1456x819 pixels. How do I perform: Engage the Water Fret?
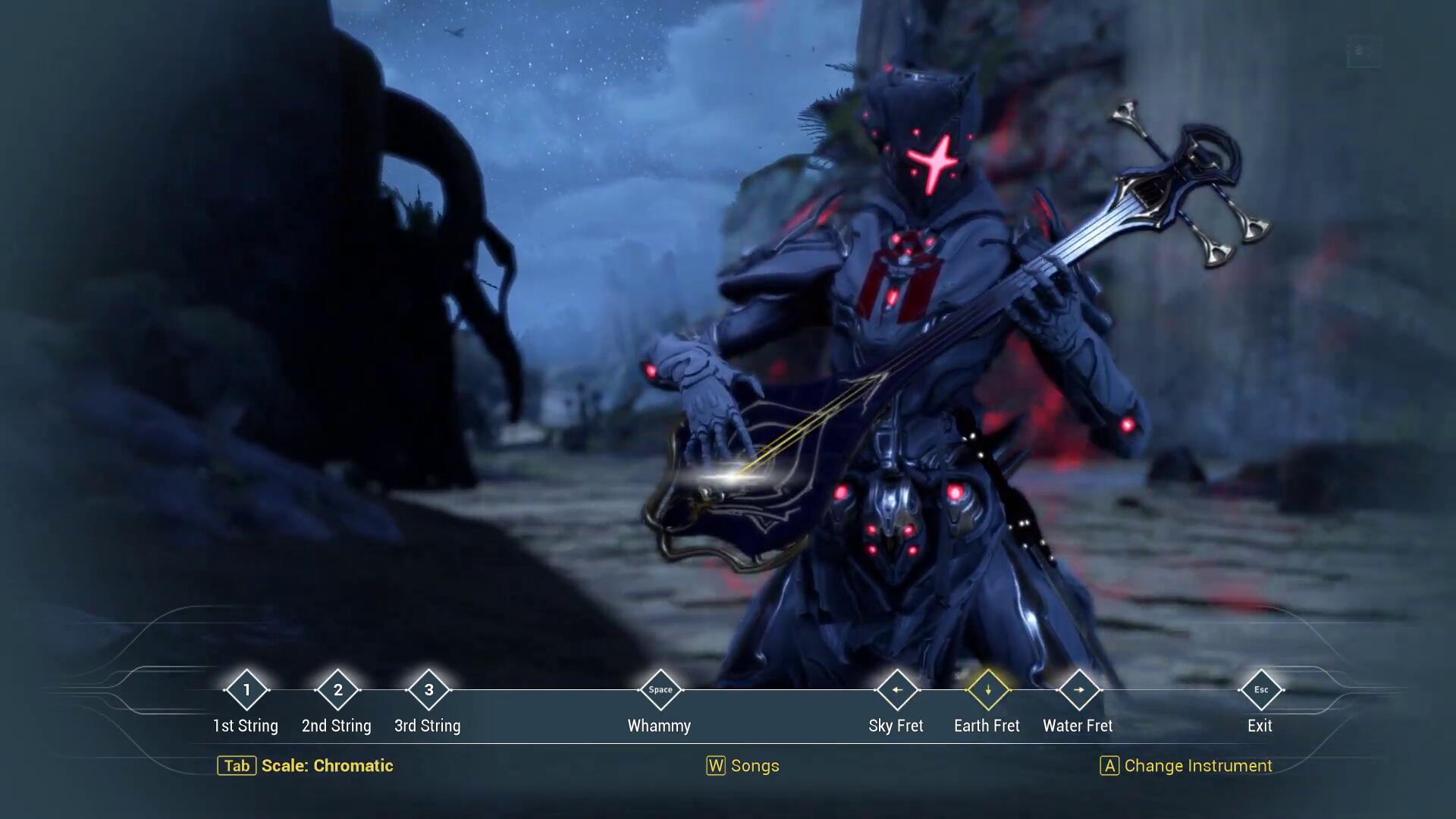click(1078, 690)
